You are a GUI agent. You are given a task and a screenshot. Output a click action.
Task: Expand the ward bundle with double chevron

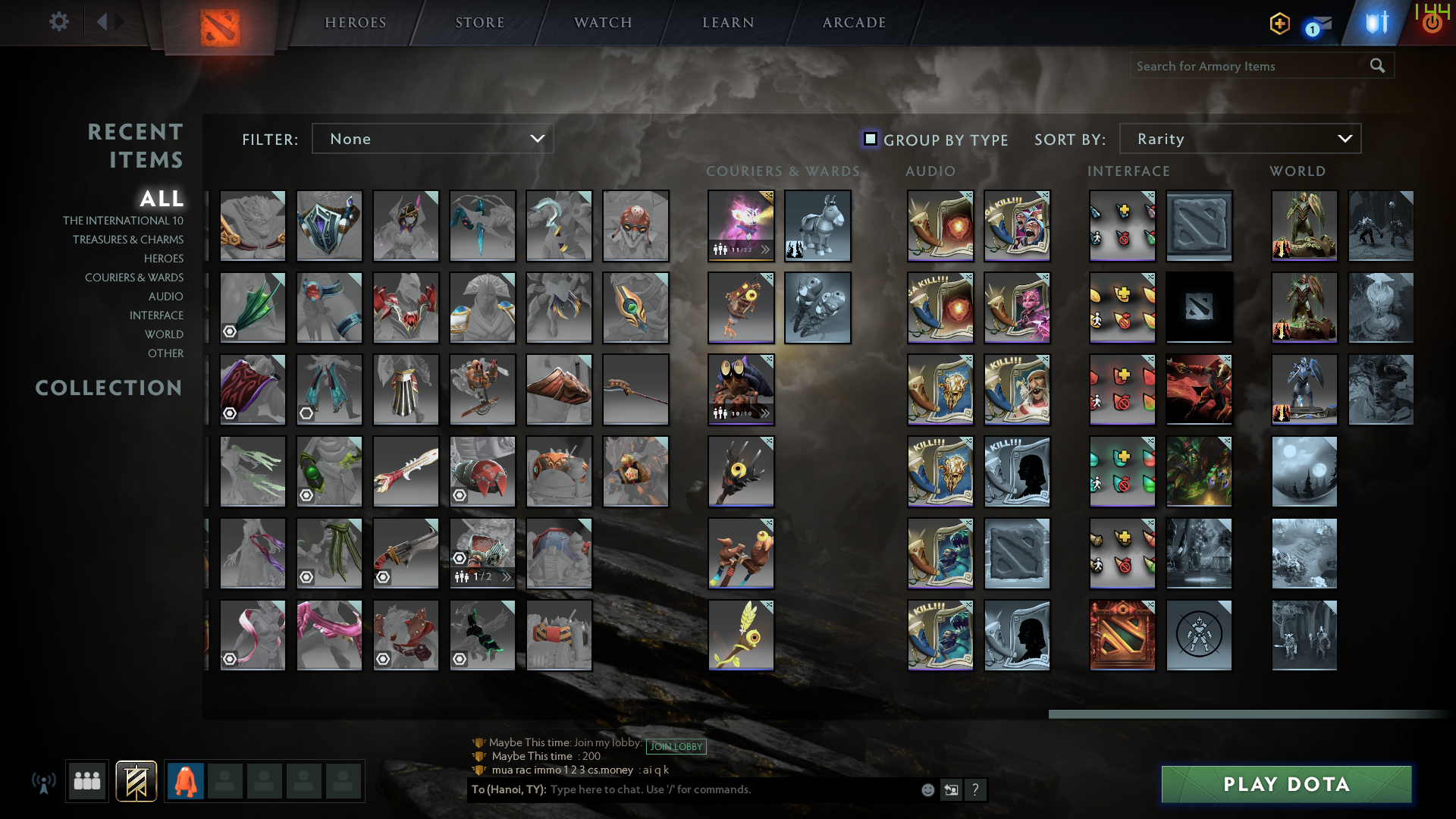[766, 414]
